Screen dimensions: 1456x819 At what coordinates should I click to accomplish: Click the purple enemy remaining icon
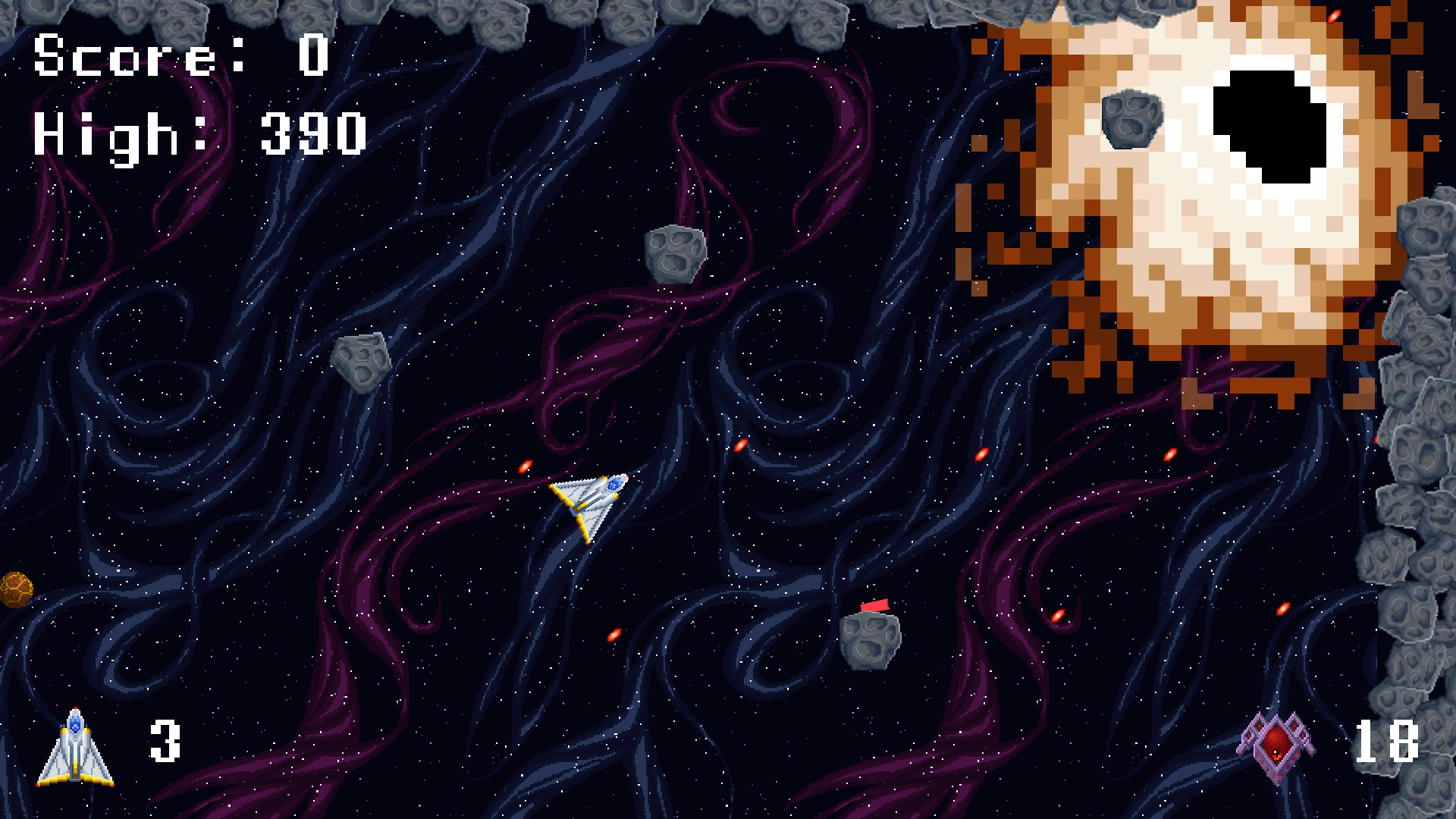click(1276, 745)
